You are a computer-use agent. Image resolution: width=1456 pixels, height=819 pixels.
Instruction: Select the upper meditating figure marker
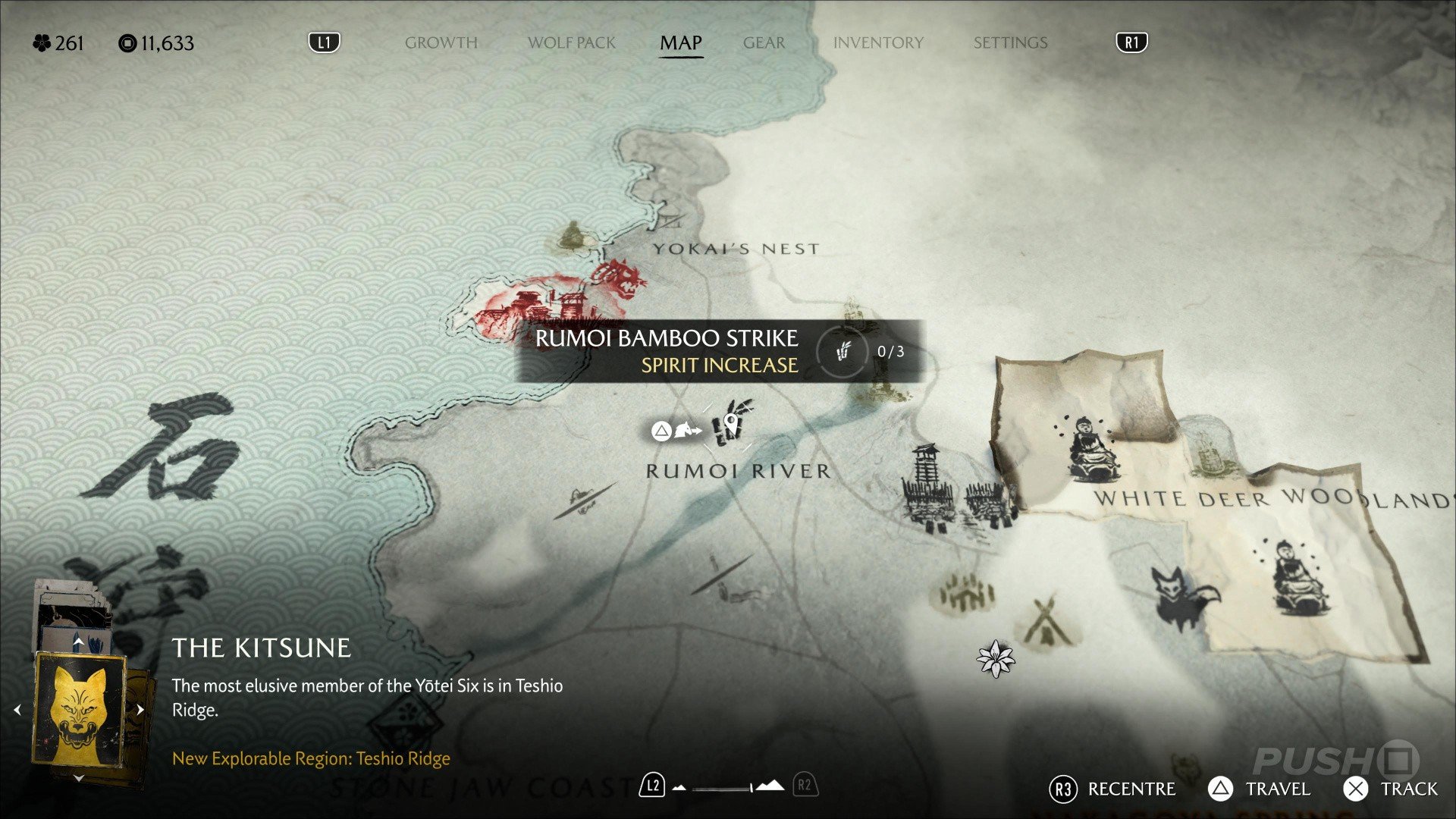[1090, 449]
